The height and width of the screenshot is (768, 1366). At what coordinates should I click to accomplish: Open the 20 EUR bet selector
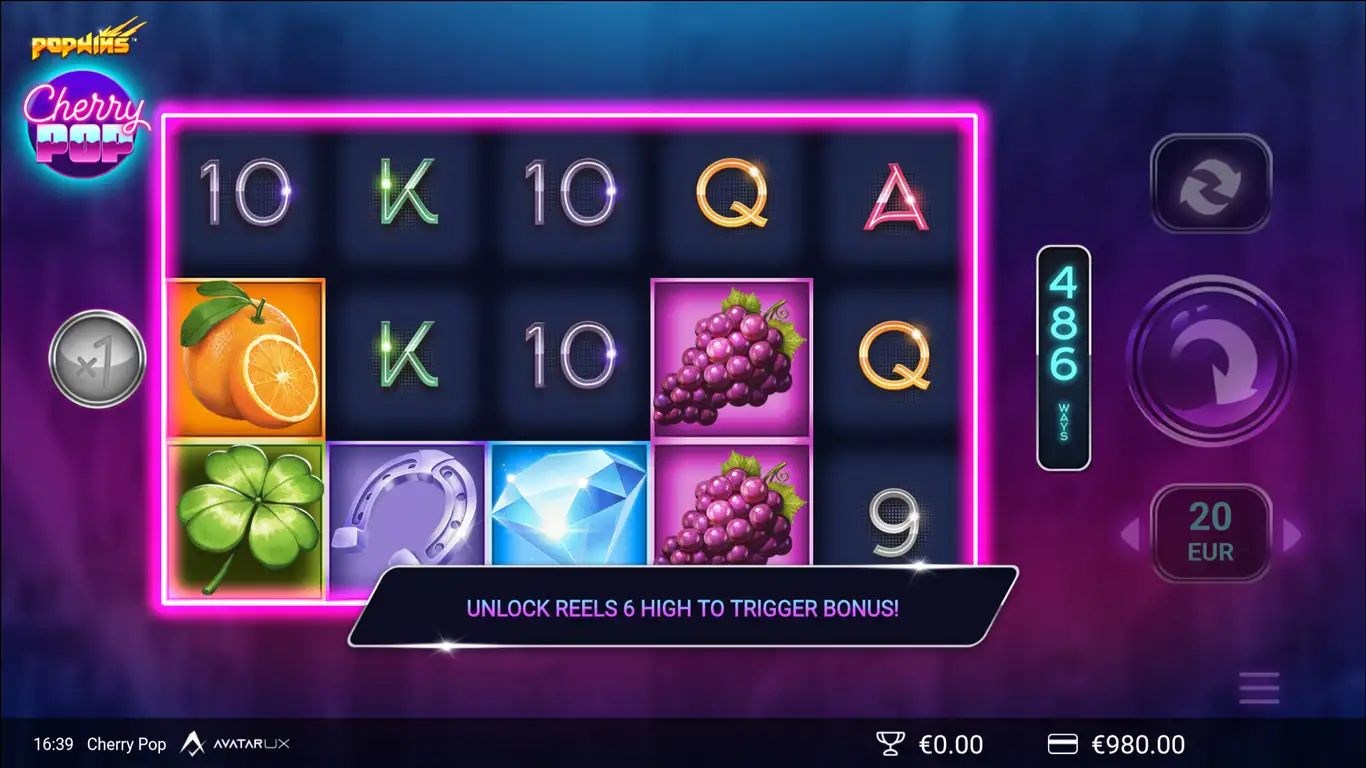(1211, 533)
